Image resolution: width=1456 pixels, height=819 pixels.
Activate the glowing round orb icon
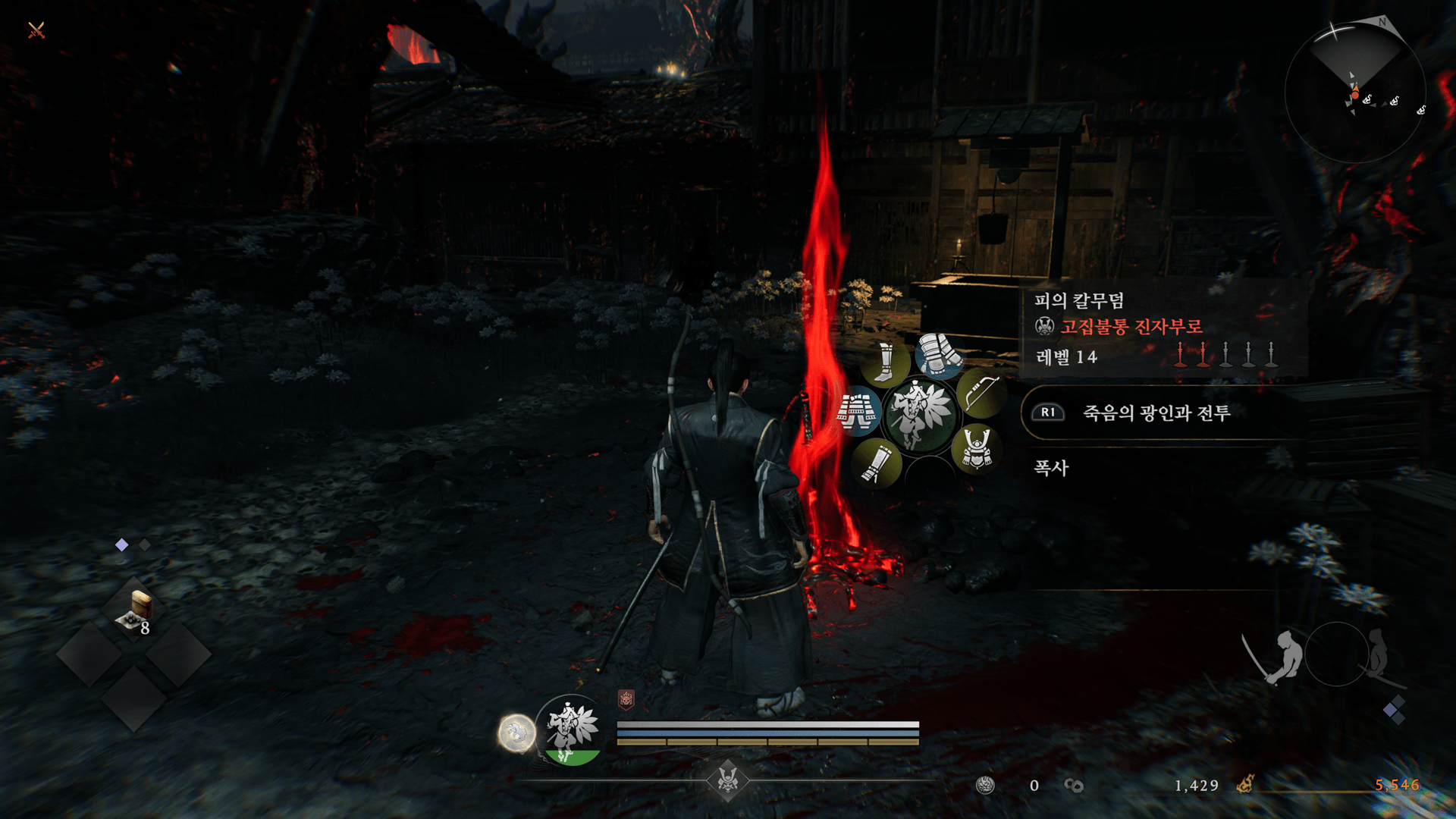pos(516,733)
